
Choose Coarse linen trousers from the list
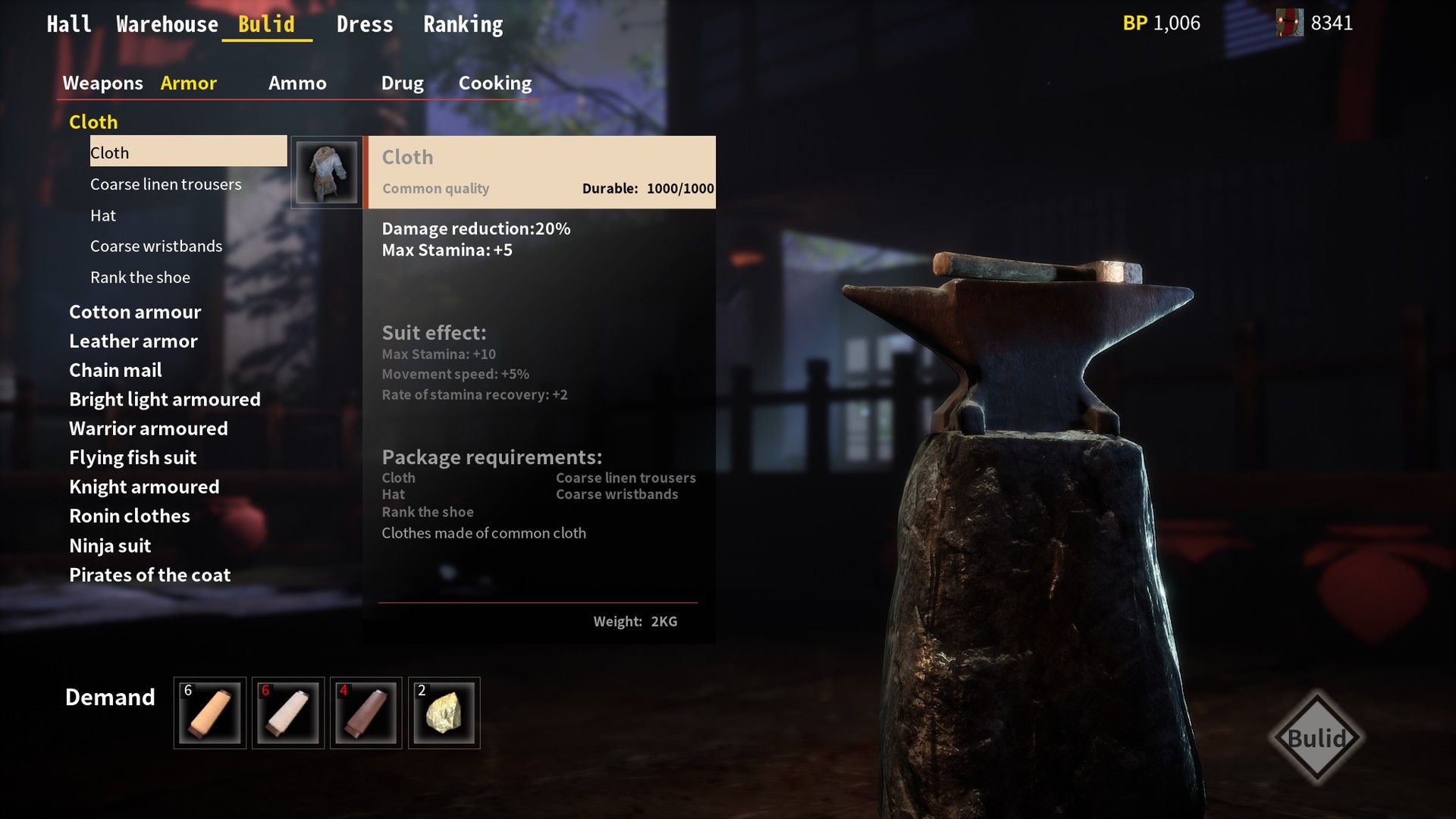165,184
